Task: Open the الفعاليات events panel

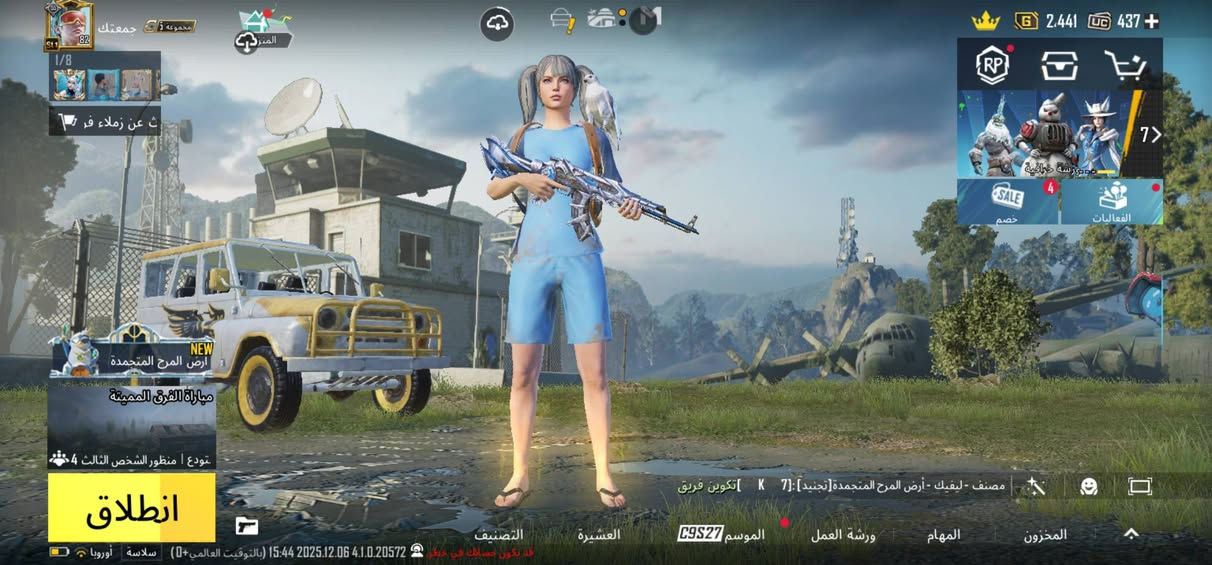Action: [1112, 201]
